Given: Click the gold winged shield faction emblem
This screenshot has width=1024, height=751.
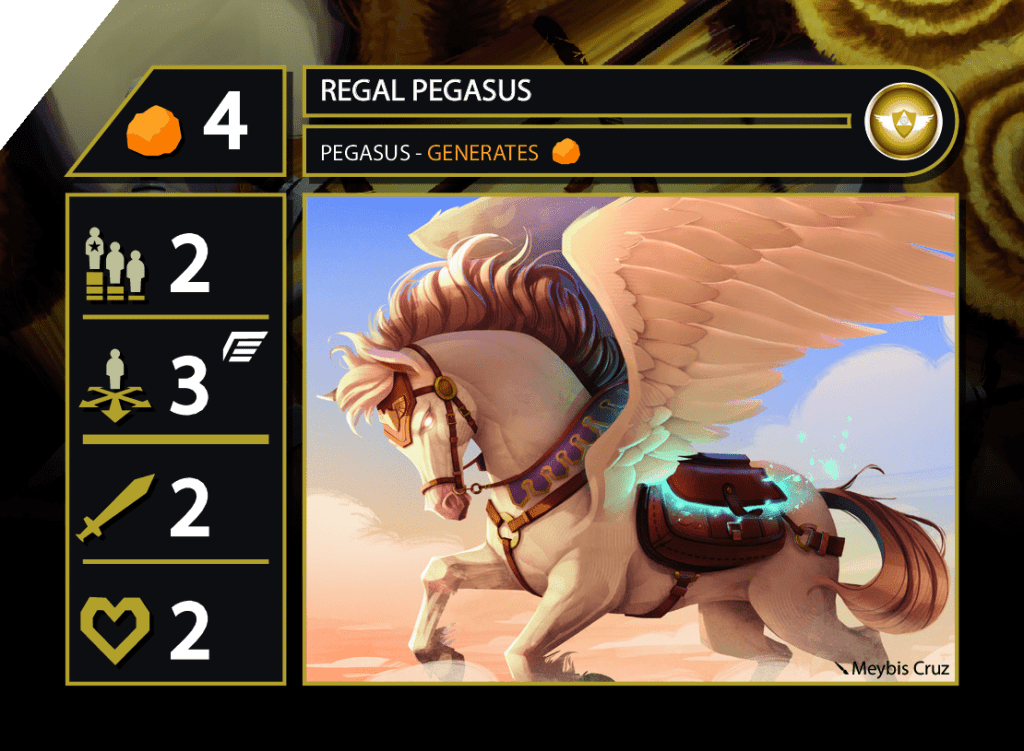Looking at the screenshot, I should click(897, 122).
